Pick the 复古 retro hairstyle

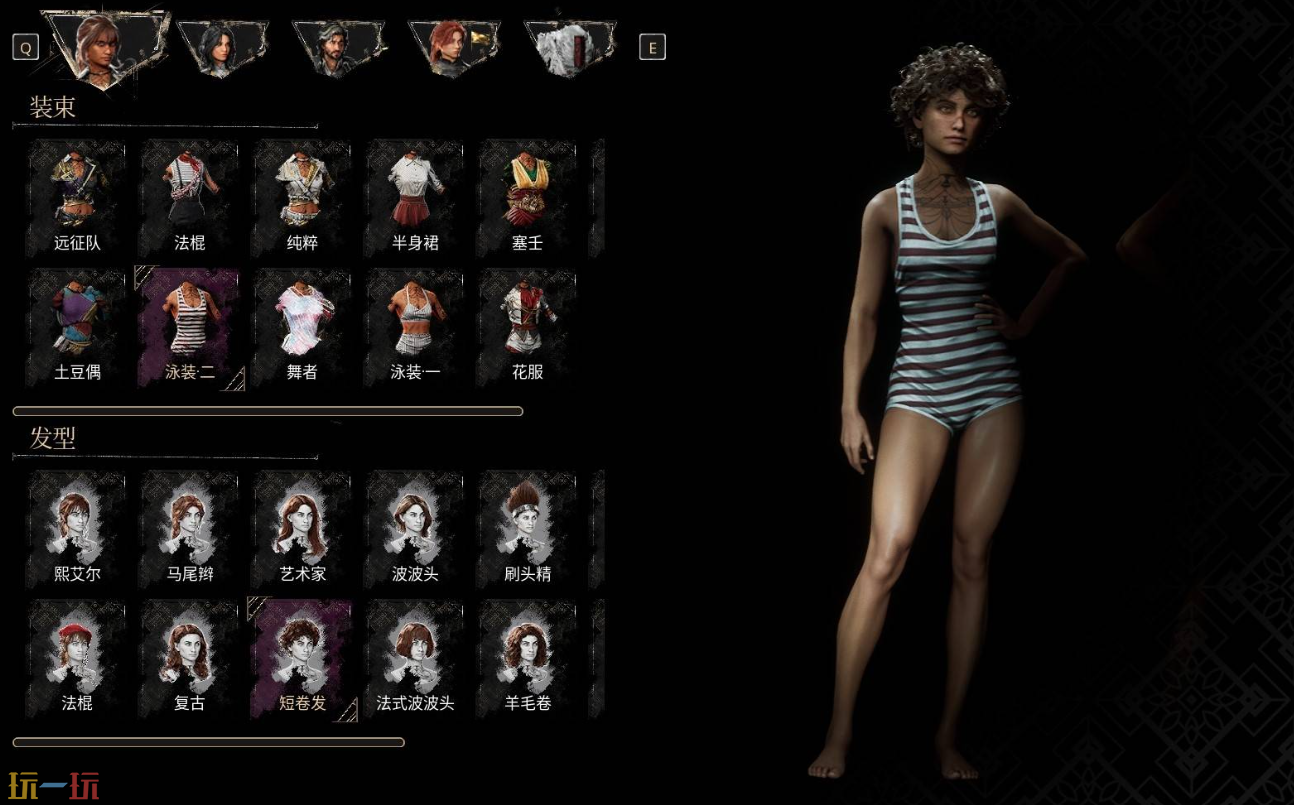pos(190,658)
